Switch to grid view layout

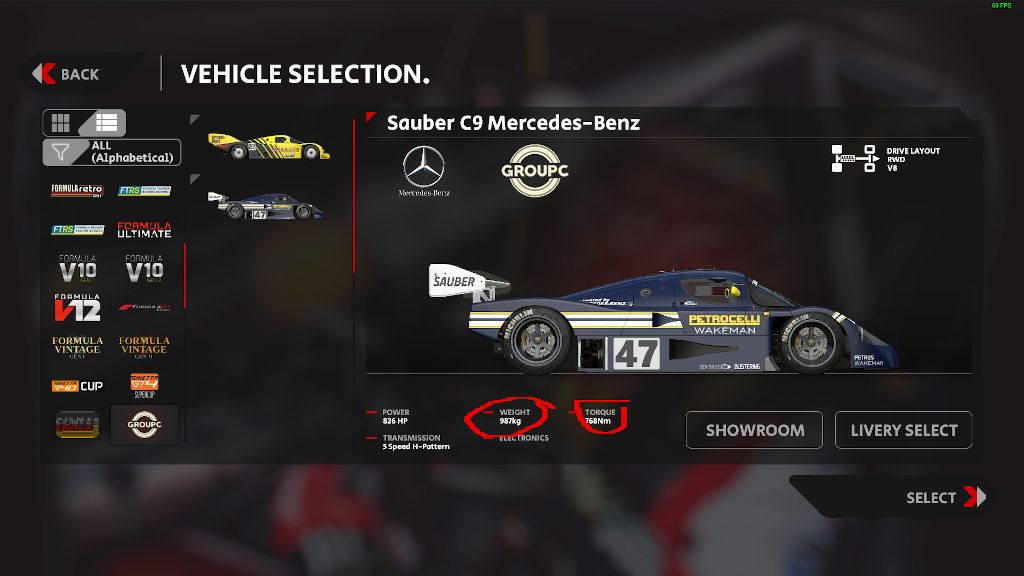tap(62, 123)
